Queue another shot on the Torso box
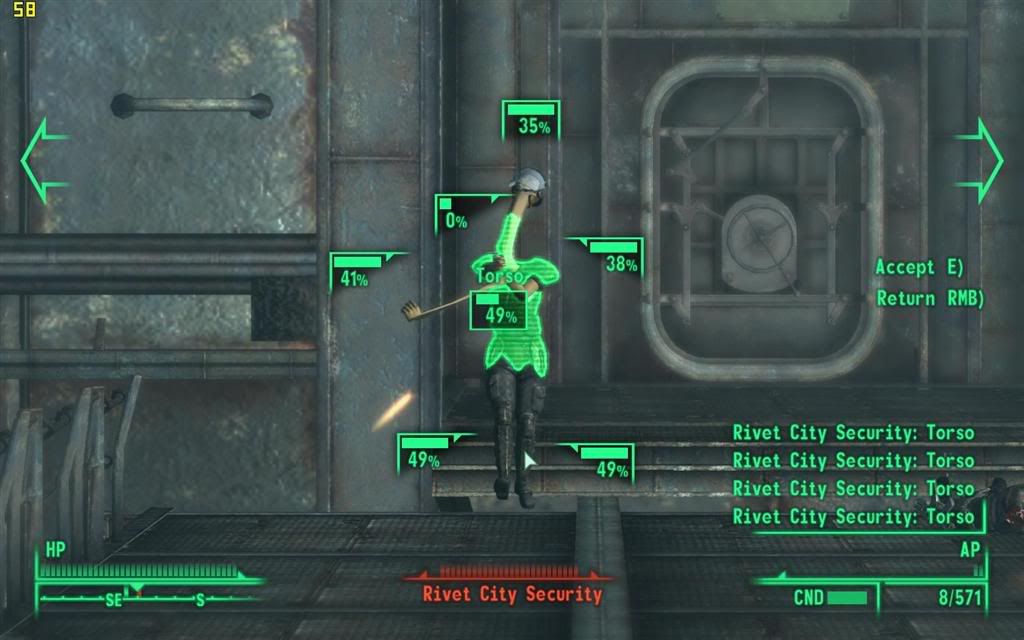Screen dimensions: 1024x640 pos(498,310)
